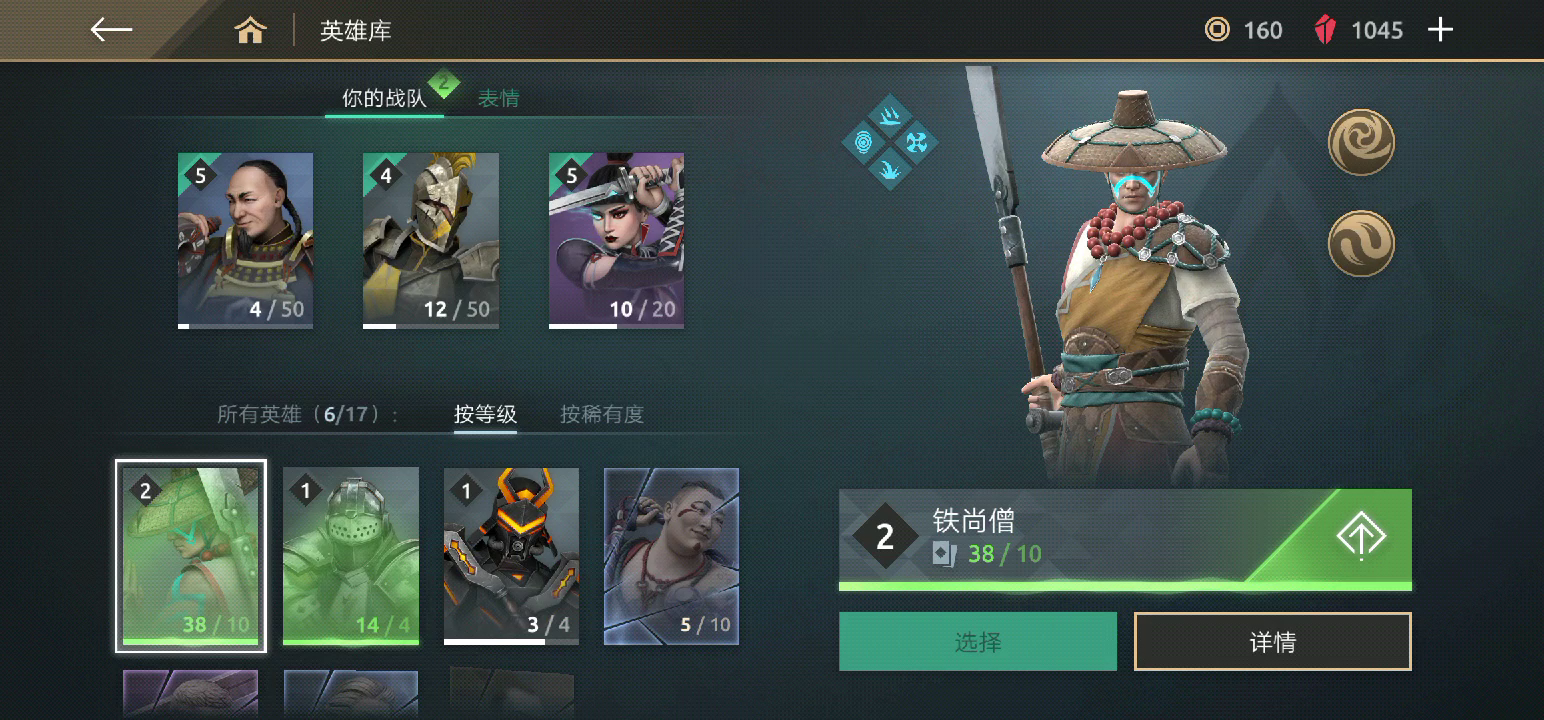1544x720 pixels.
Task: Select the orange samurai armor hero card
Action: pos(510,555)
